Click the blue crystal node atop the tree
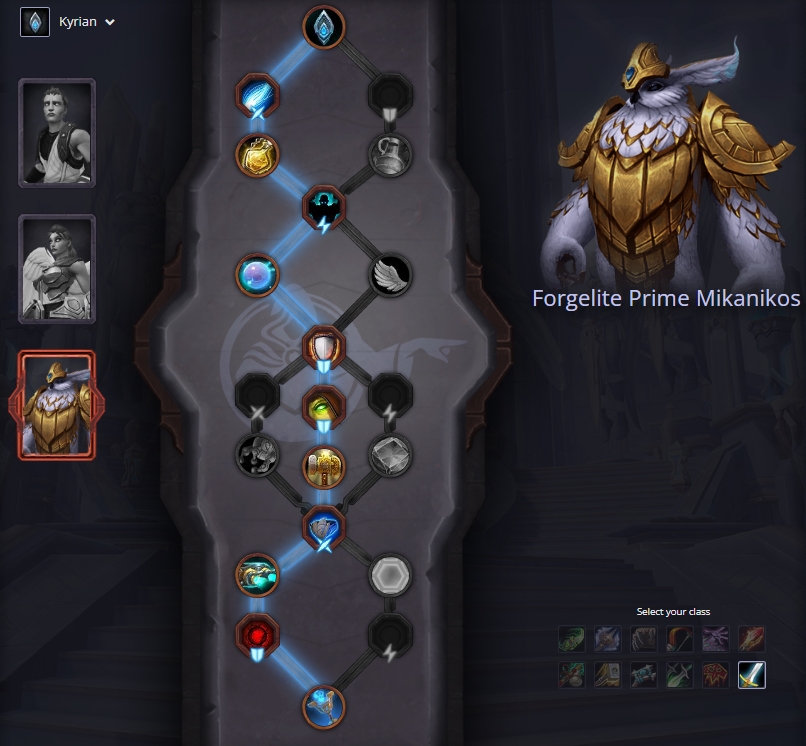The width and height of the screenshot is (806, 746). coord(323,26)
